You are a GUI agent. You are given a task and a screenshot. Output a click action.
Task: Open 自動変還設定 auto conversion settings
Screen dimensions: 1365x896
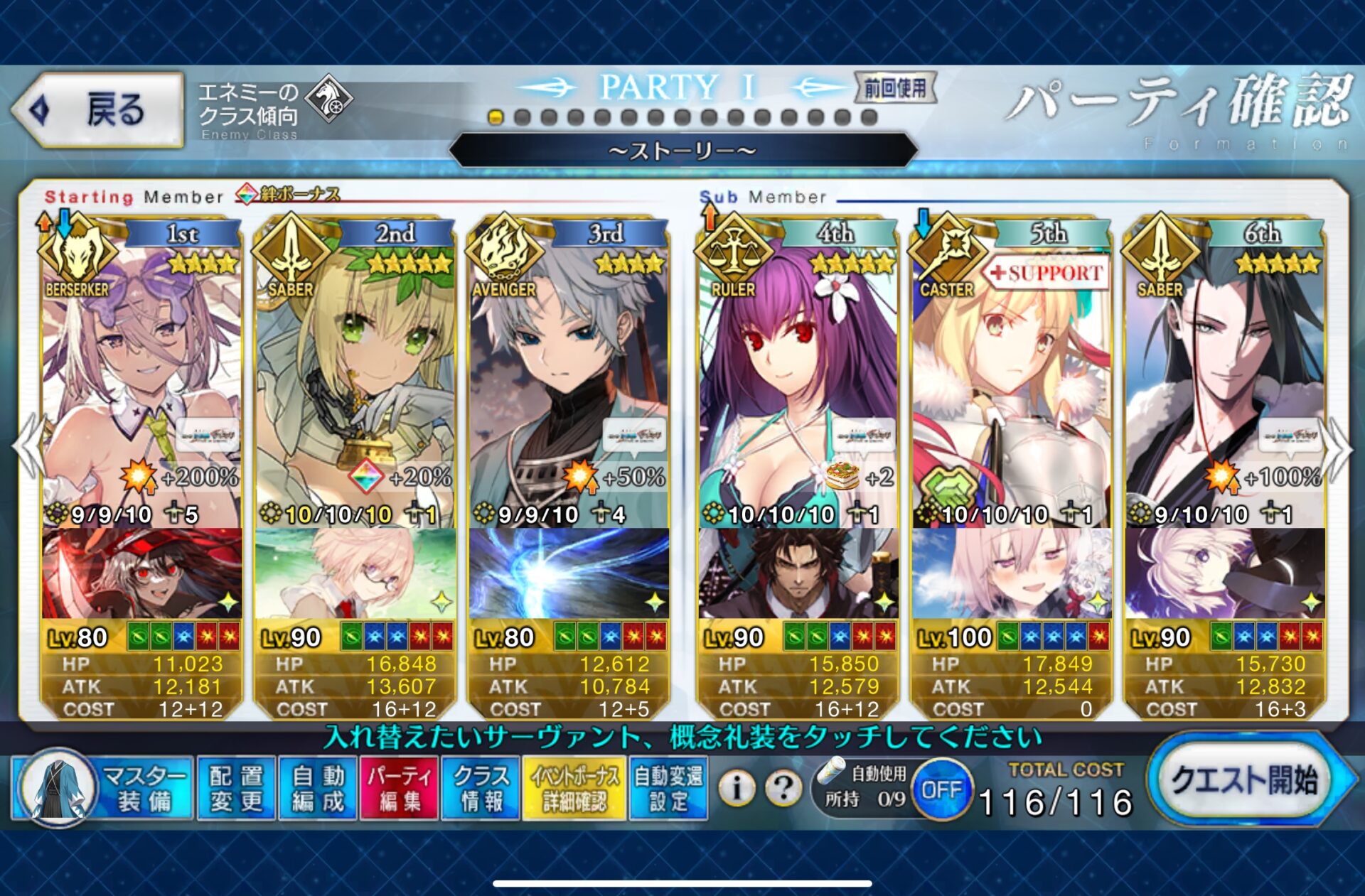668,789
